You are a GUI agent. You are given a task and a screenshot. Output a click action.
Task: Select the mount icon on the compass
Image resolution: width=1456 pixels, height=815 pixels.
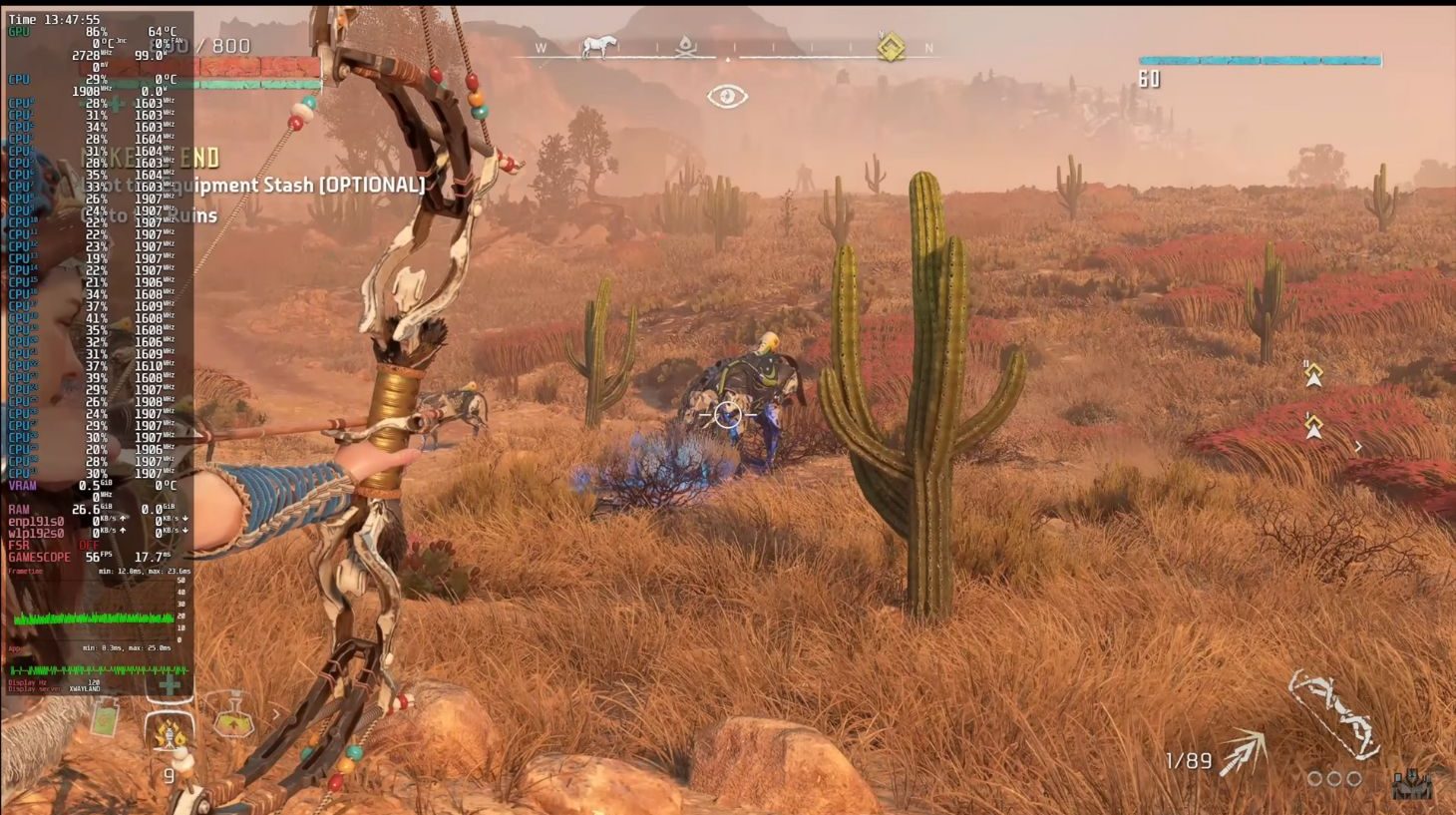click(598, 46)
